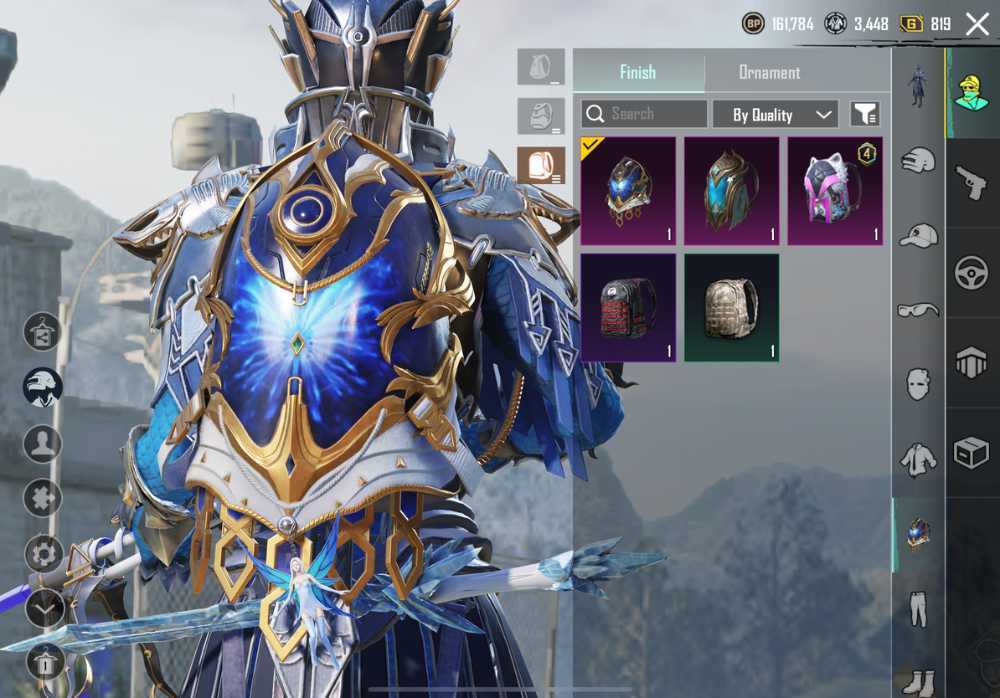Open the steering wheel vehicle category
Image resolution: width=1000 pixels, height=698 pixels.
coord(971,273)
